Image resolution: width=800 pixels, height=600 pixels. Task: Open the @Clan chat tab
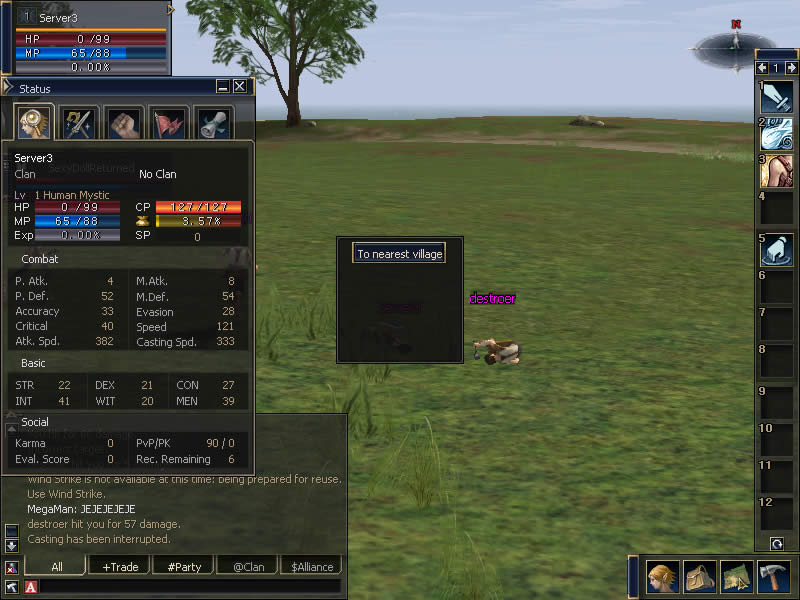pos(248,567)
